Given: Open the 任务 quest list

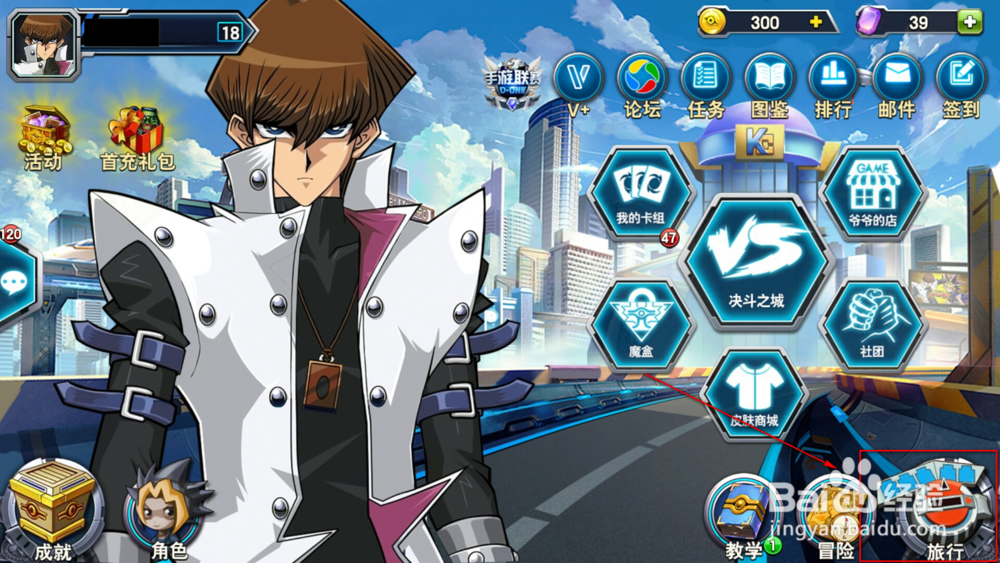Looking at the screenshot, I should pos(706,80).
